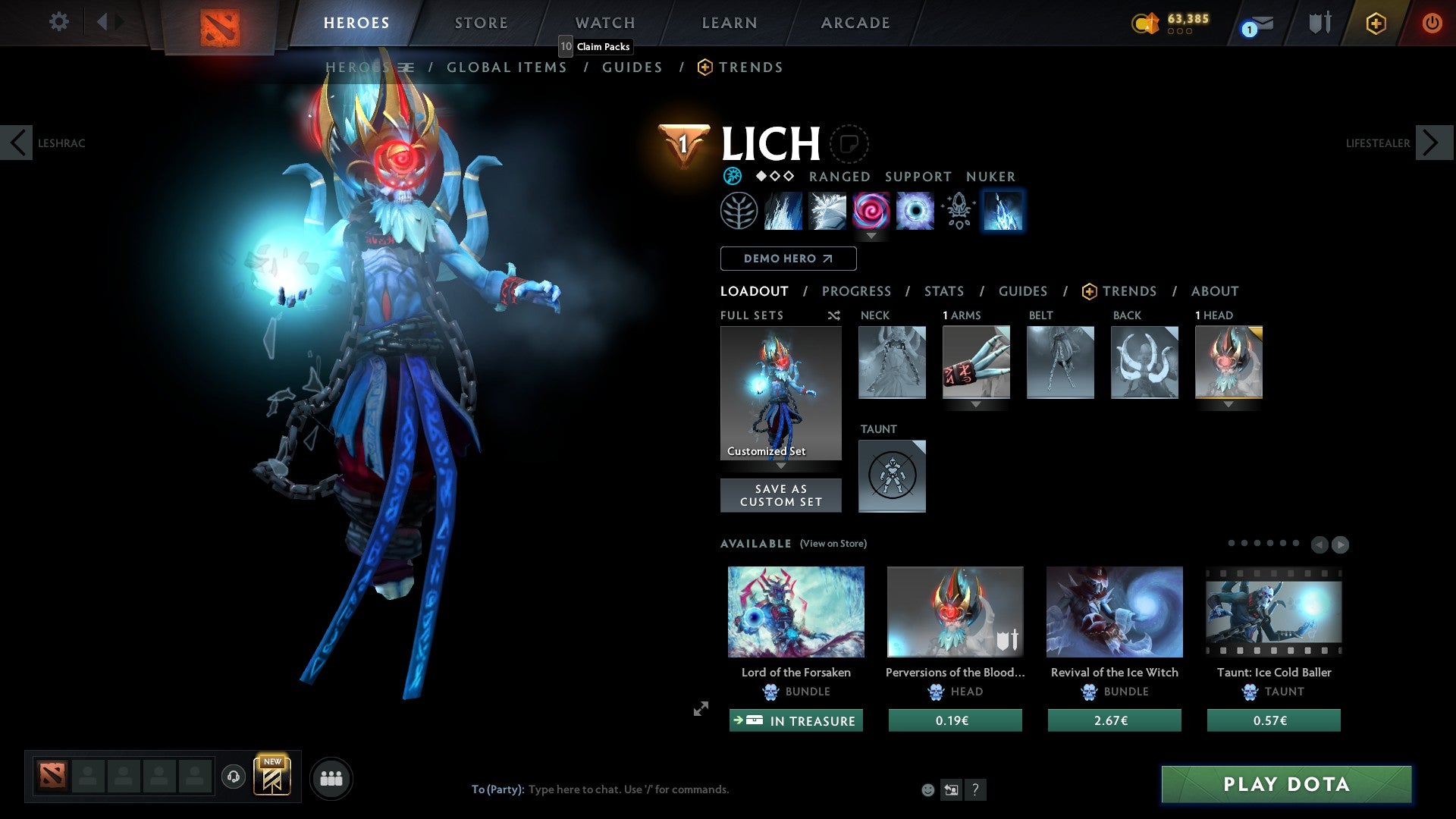Screen dimensions: 1456x819
Task: Open the Sinister Gaze pink swirl ability icon
Action: pos(871,211)
